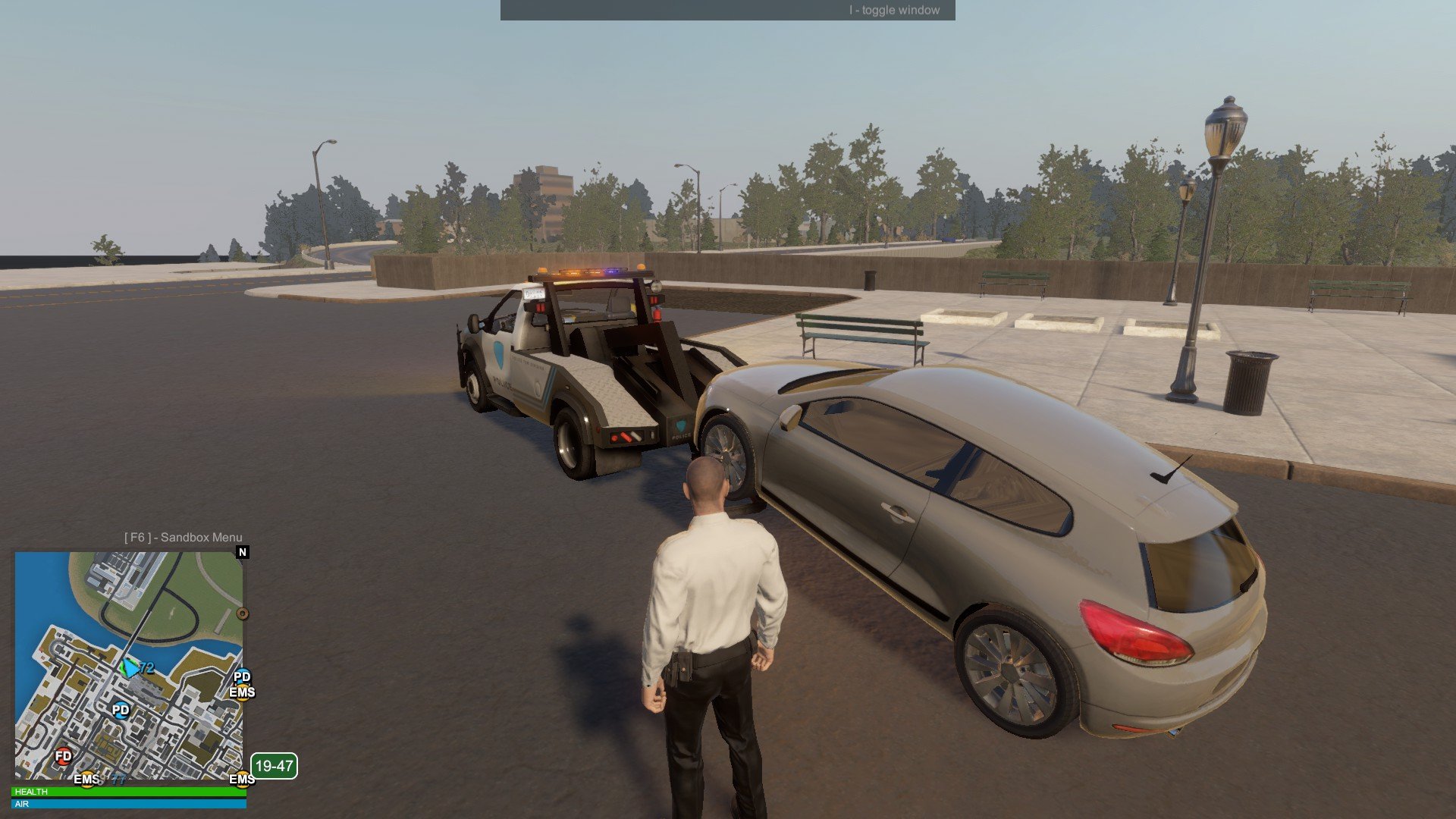The image size is (1456, 819).
Task: Click the green 19-47 unit badge
Action: [x=274, y=766]
